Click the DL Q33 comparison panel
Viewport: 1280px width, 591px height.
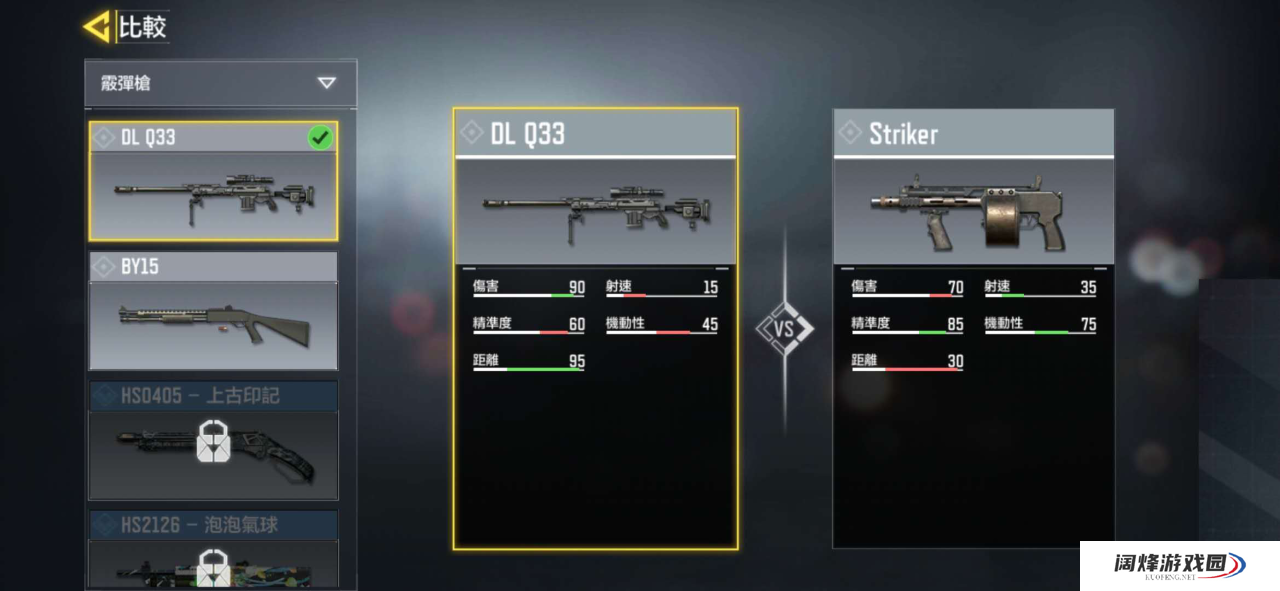coord(595,328)
